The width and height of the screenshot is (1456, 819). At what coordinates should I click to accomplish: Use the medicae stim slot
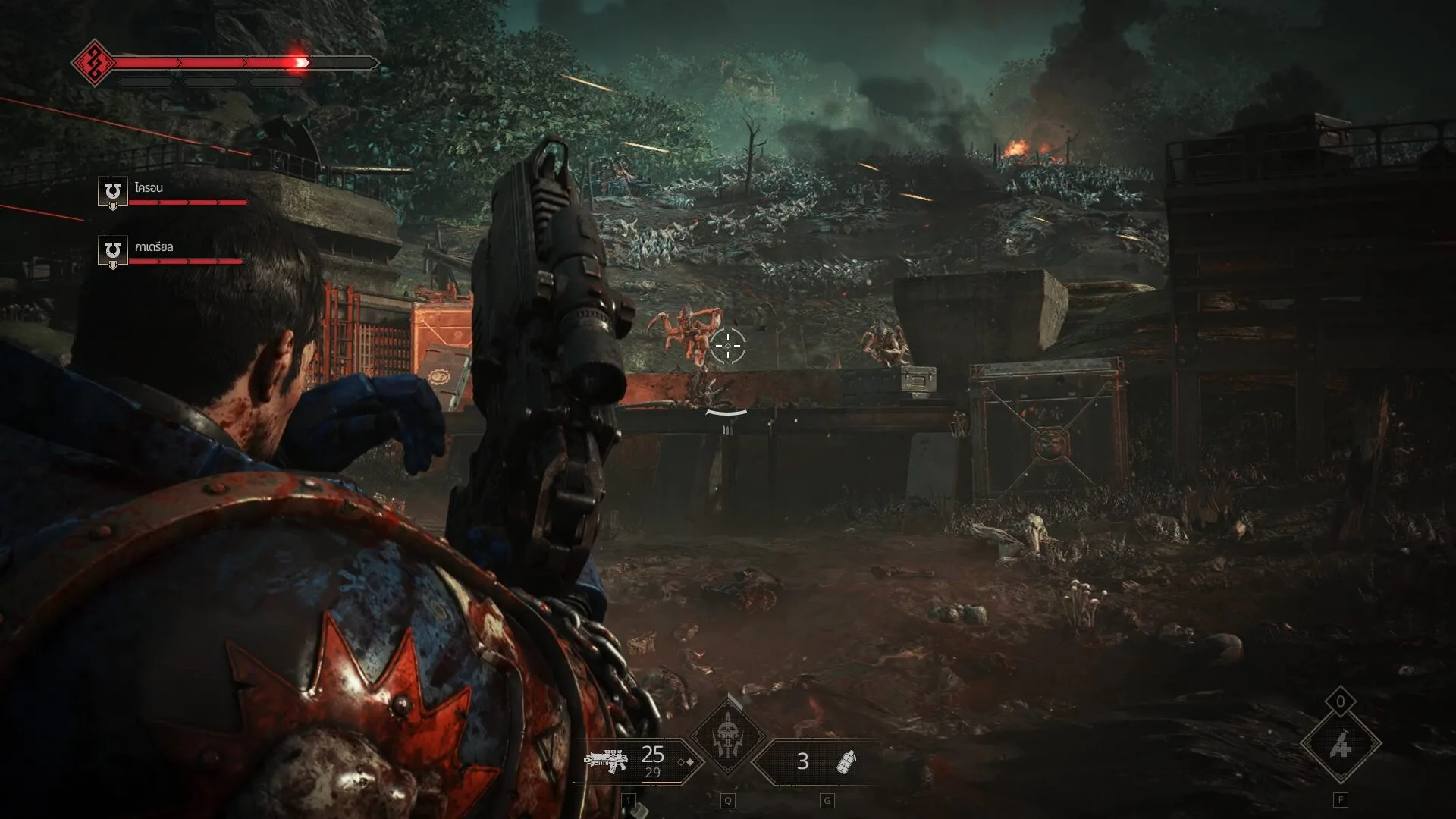coord(1340,746)
